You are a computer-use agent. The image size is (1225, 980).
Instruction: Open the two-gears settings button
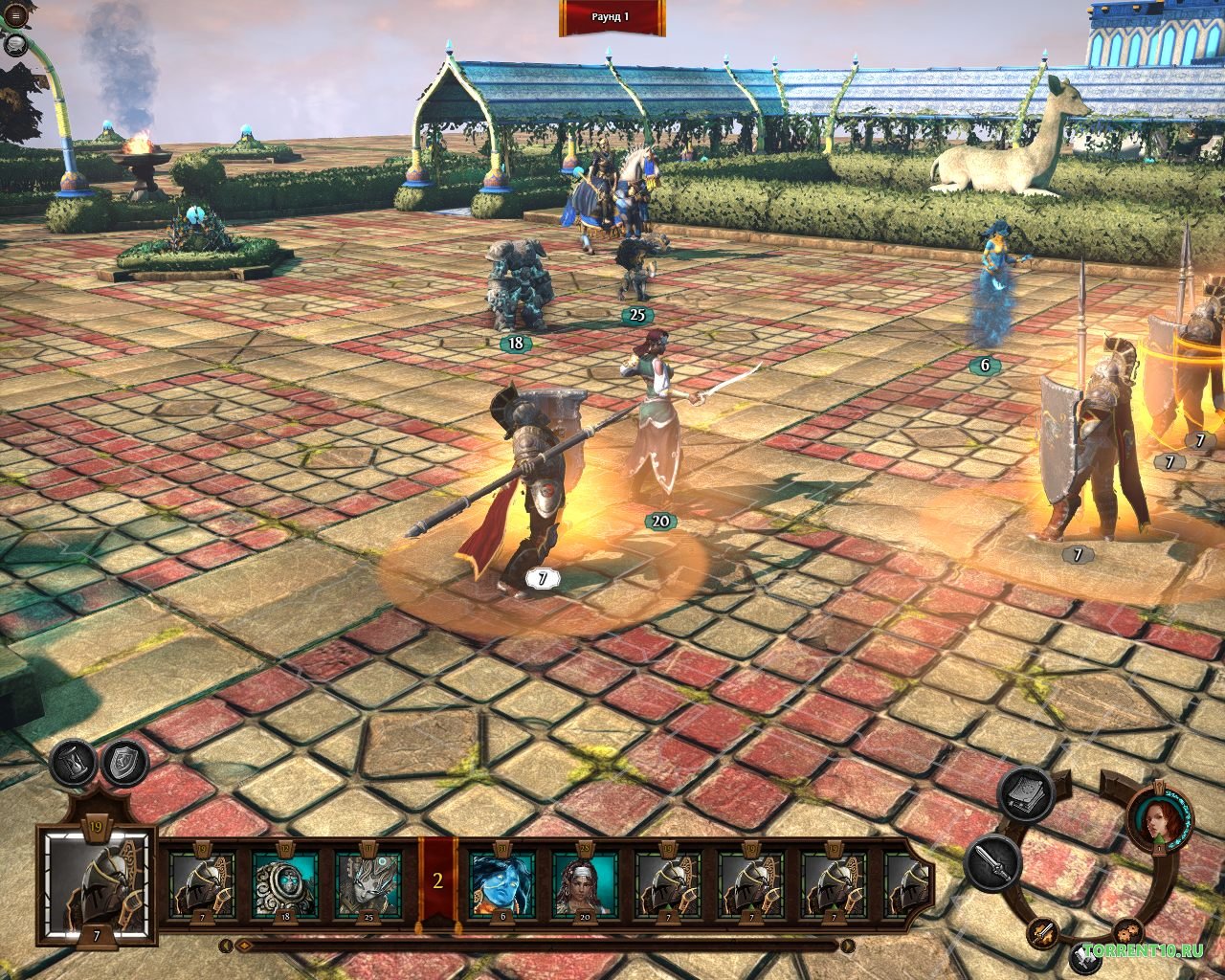tap(1127, 929)
